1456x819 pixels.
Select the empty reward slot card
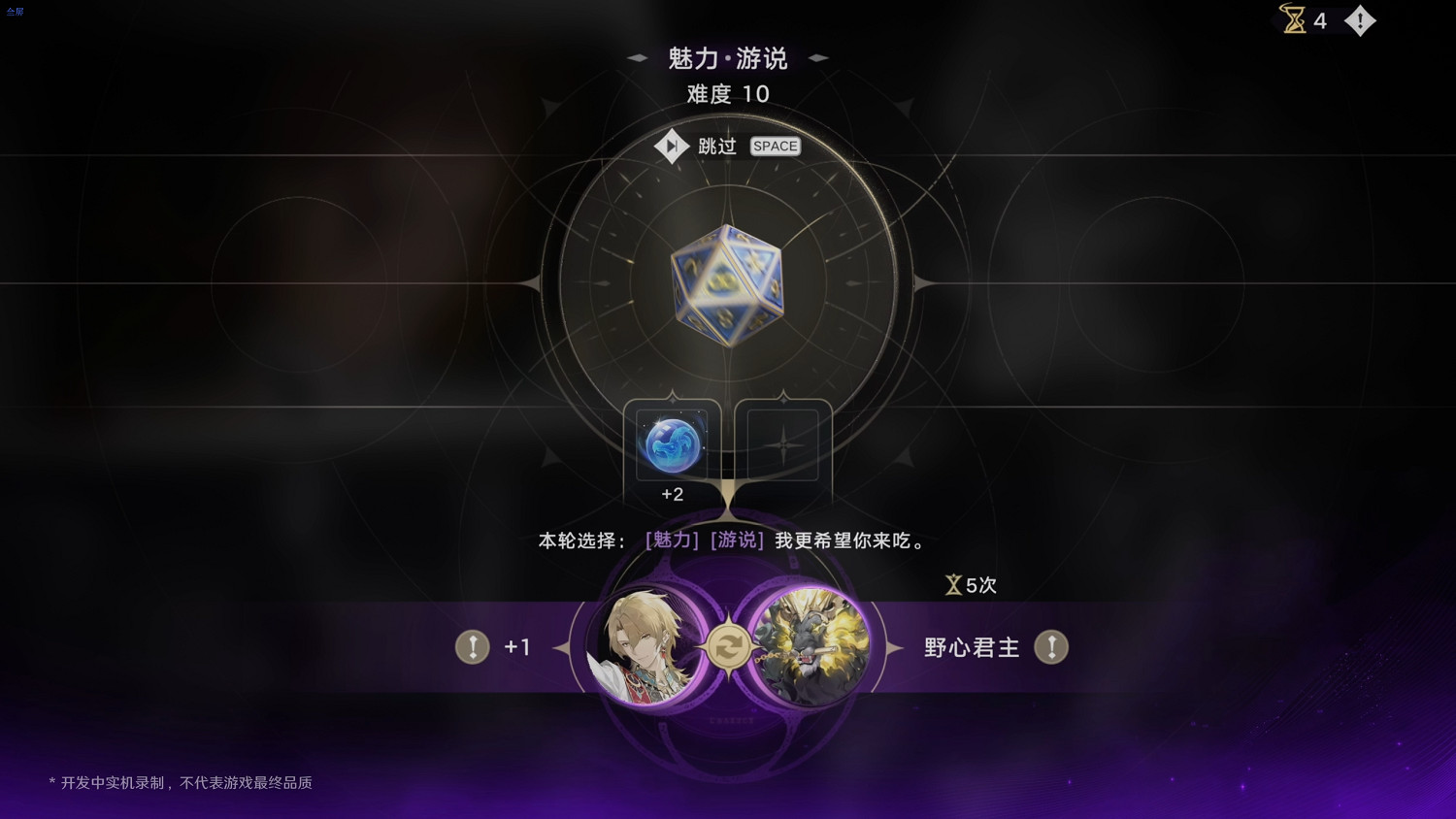[782, 444]
